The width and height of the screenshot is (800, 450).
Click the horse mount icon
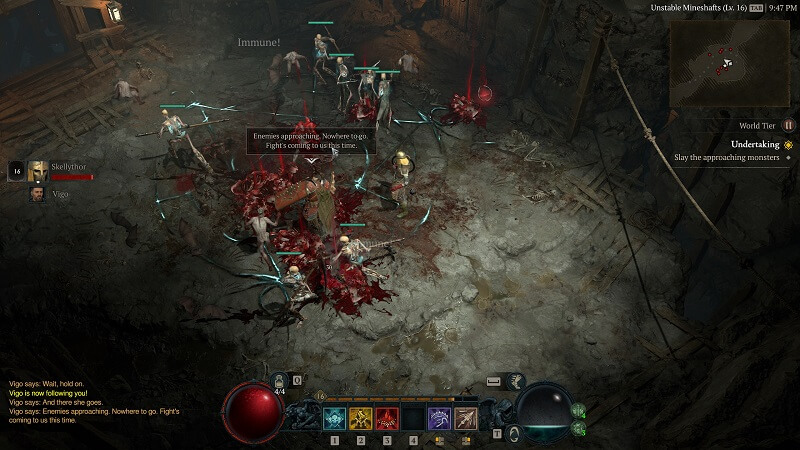tap(518, 380)
